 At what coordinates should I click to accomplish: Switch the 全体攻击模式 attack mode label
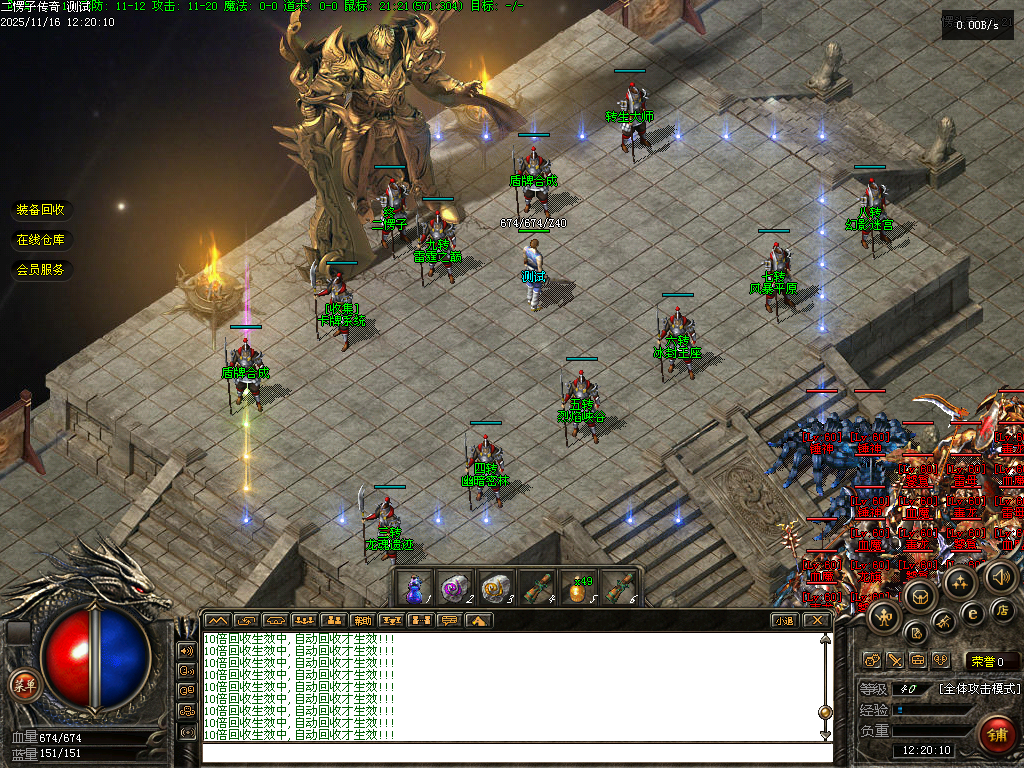[979, 689]
